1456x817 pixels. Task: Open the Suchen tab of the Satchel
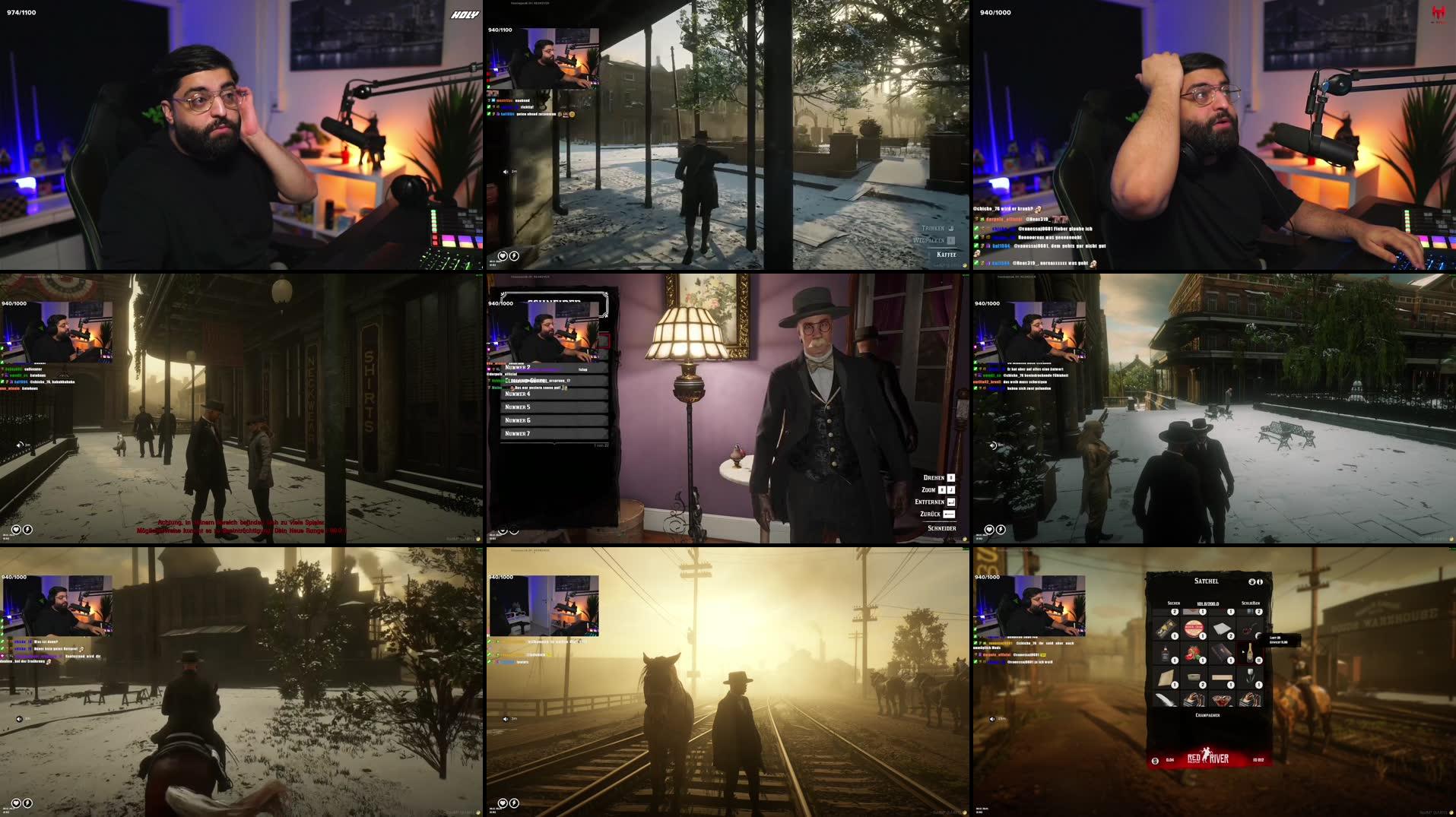click(1173, 603)
